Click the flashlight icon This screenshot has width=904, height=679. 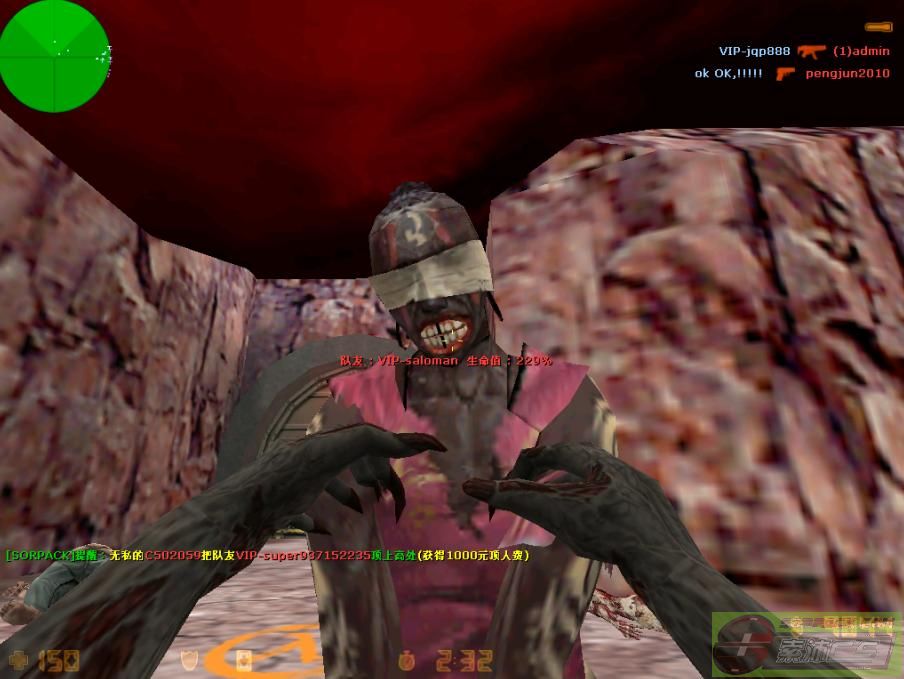coord(878,25)
